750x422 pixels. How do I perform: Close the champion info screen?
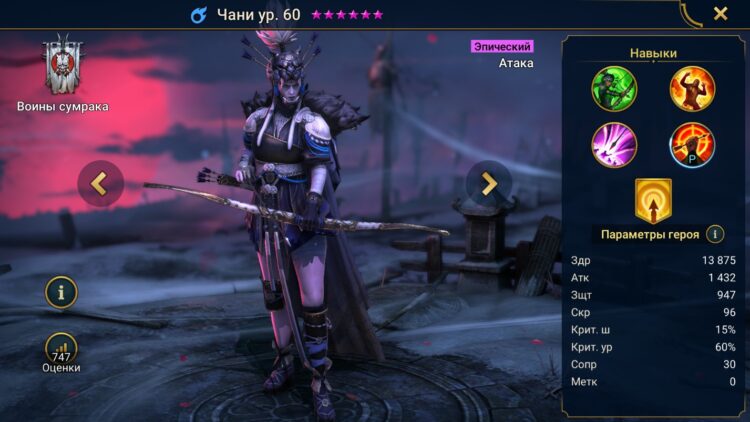pyautogui.click(x=720, y=14)
